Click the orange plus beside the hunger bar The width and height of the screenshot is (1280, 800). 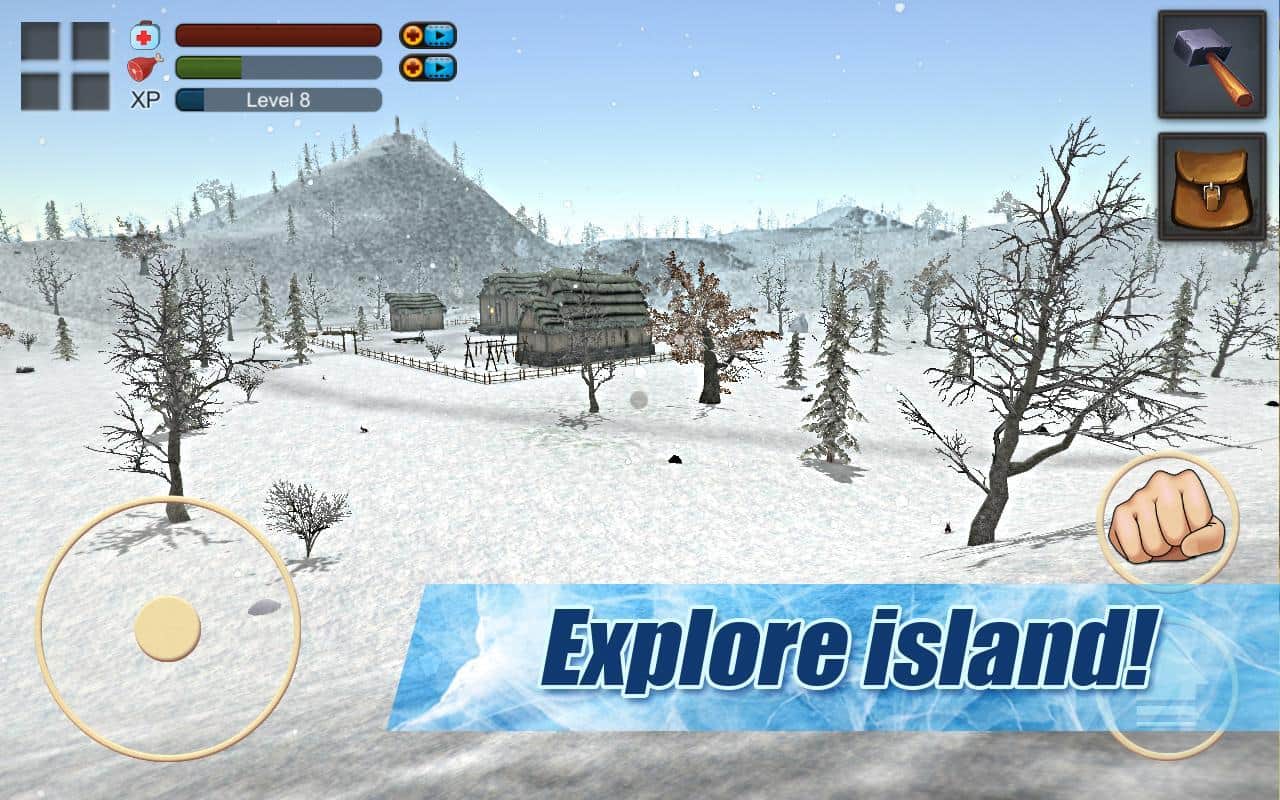pos(411,68)
